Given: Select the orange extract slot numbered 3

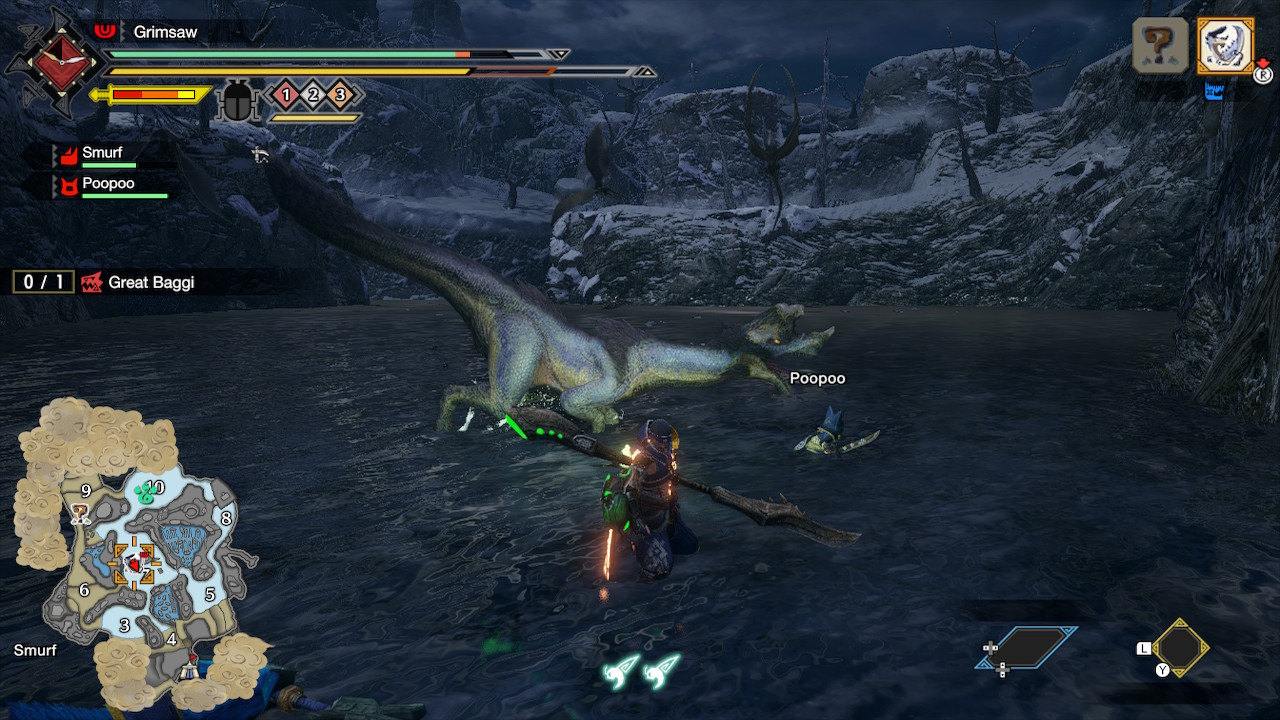Looking at the screenshot, I should tap(340, 95).
